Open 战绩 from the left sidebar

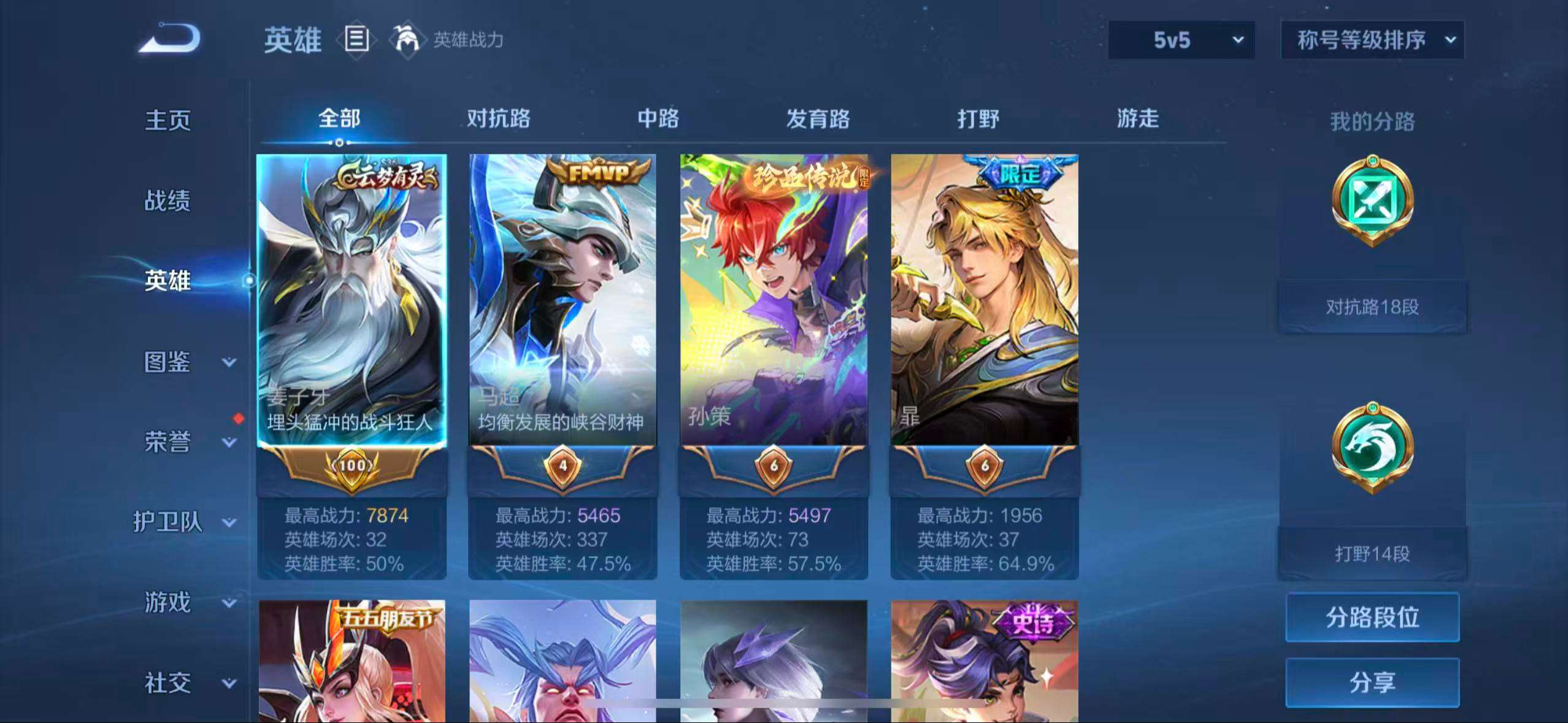(169, 201)
